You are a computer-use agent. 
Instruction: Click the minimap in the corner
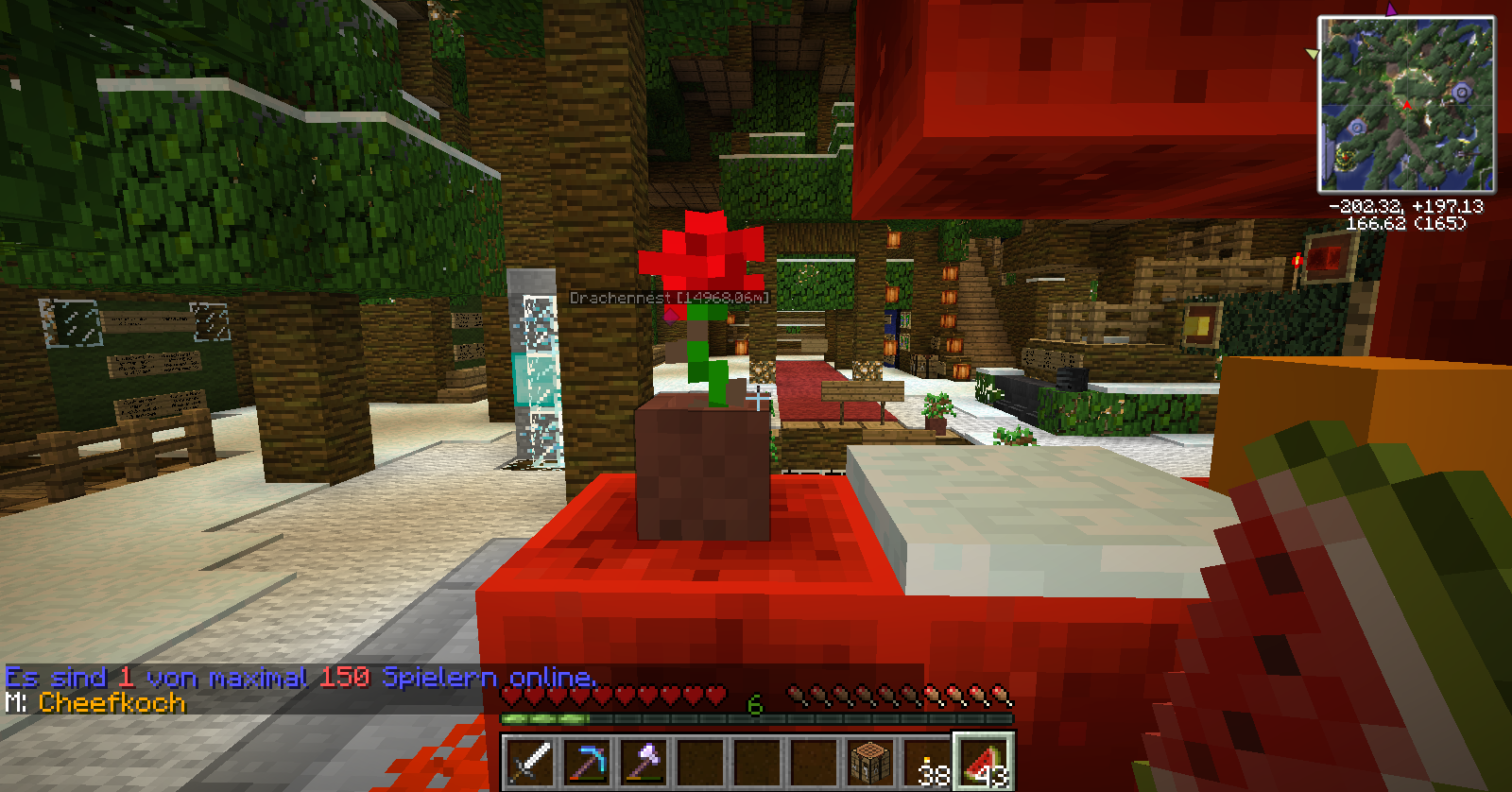pos(1406,104)
